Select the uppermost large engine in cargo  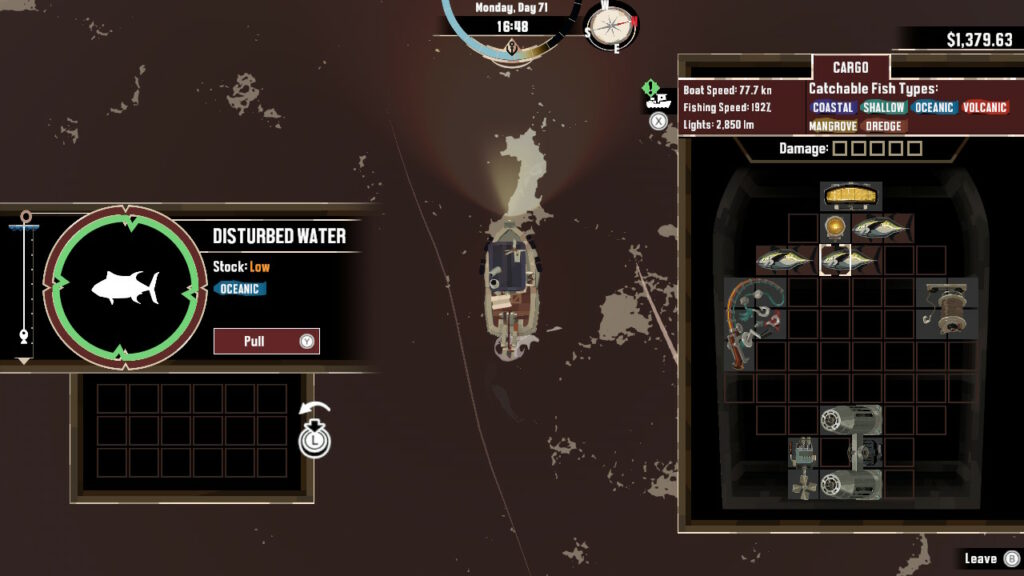pyautogui.click(x=851, y=420)
